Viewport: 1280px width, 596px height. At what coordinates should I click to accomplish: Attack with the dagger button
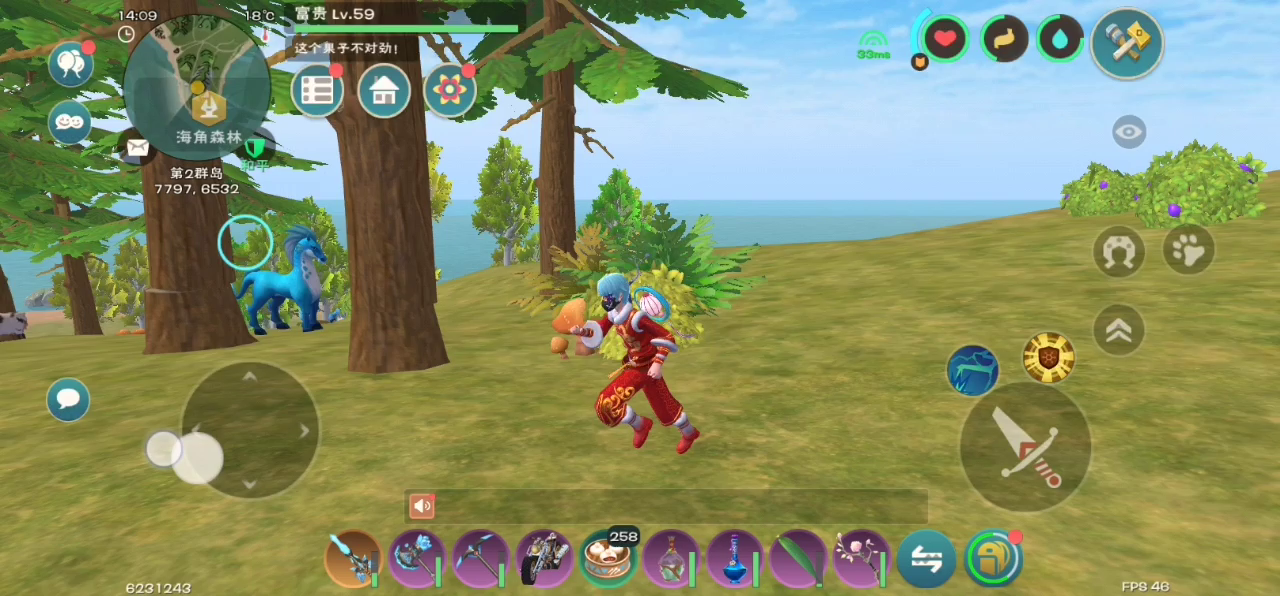click(1025, 446)
